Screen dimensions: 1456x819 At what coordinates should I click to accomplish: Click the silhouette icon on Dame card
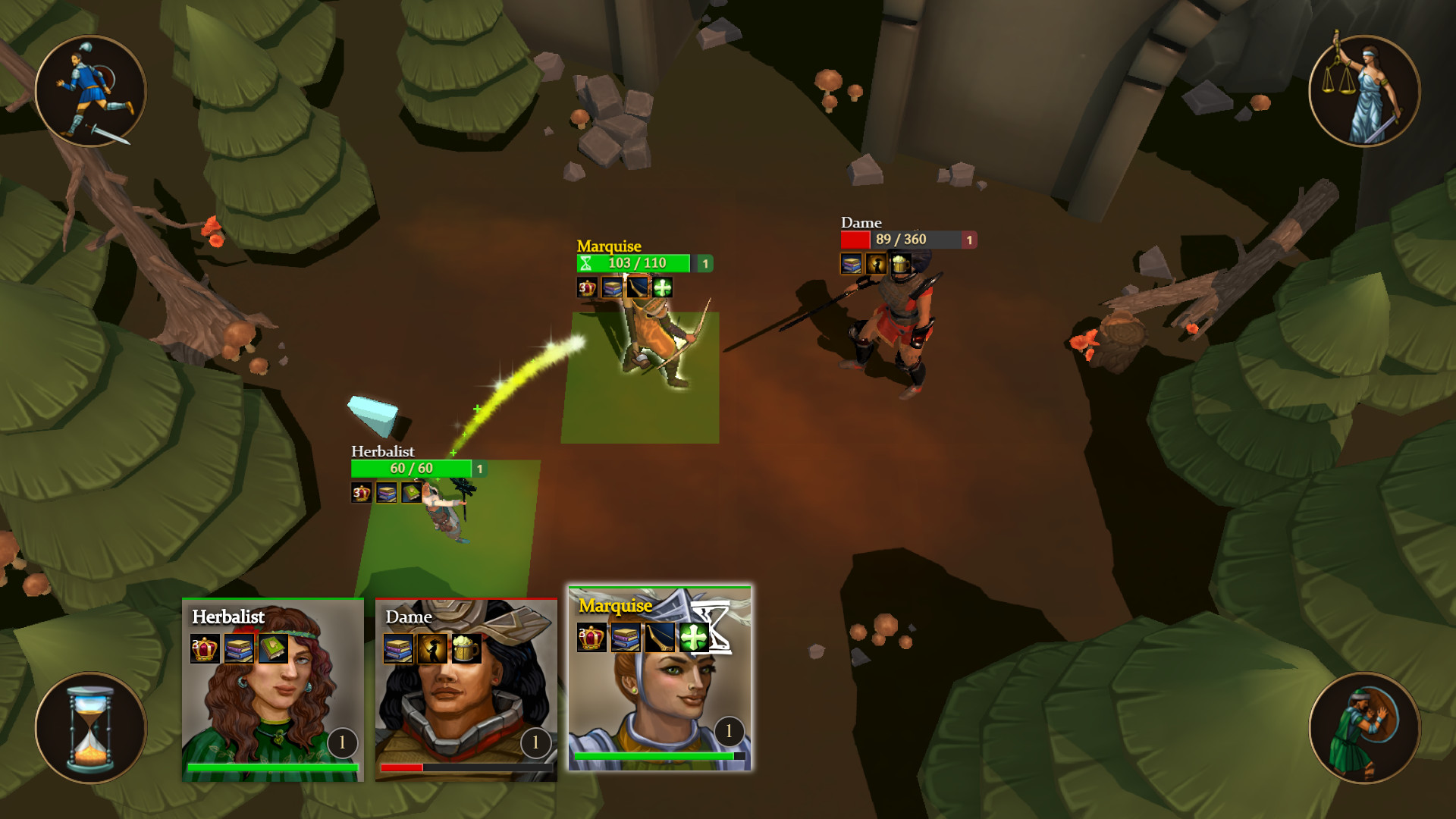pyautogui.click(x=432, y=649)
